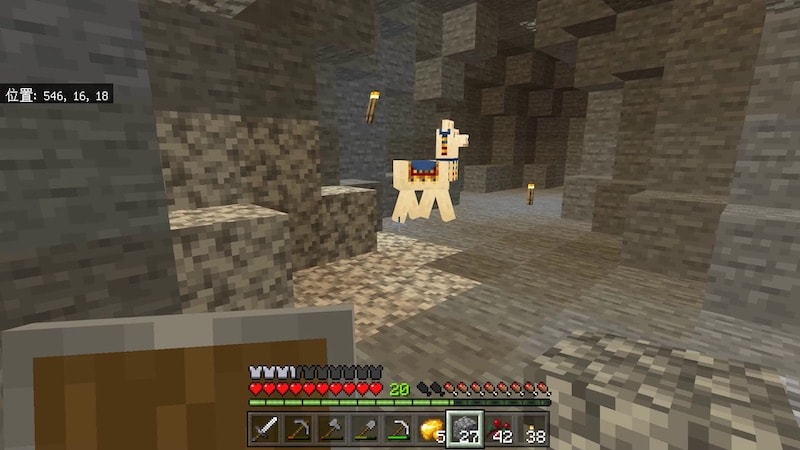Pick the gold item stack of 5
Screen dimensions: 800x450
tap(432, 429)
